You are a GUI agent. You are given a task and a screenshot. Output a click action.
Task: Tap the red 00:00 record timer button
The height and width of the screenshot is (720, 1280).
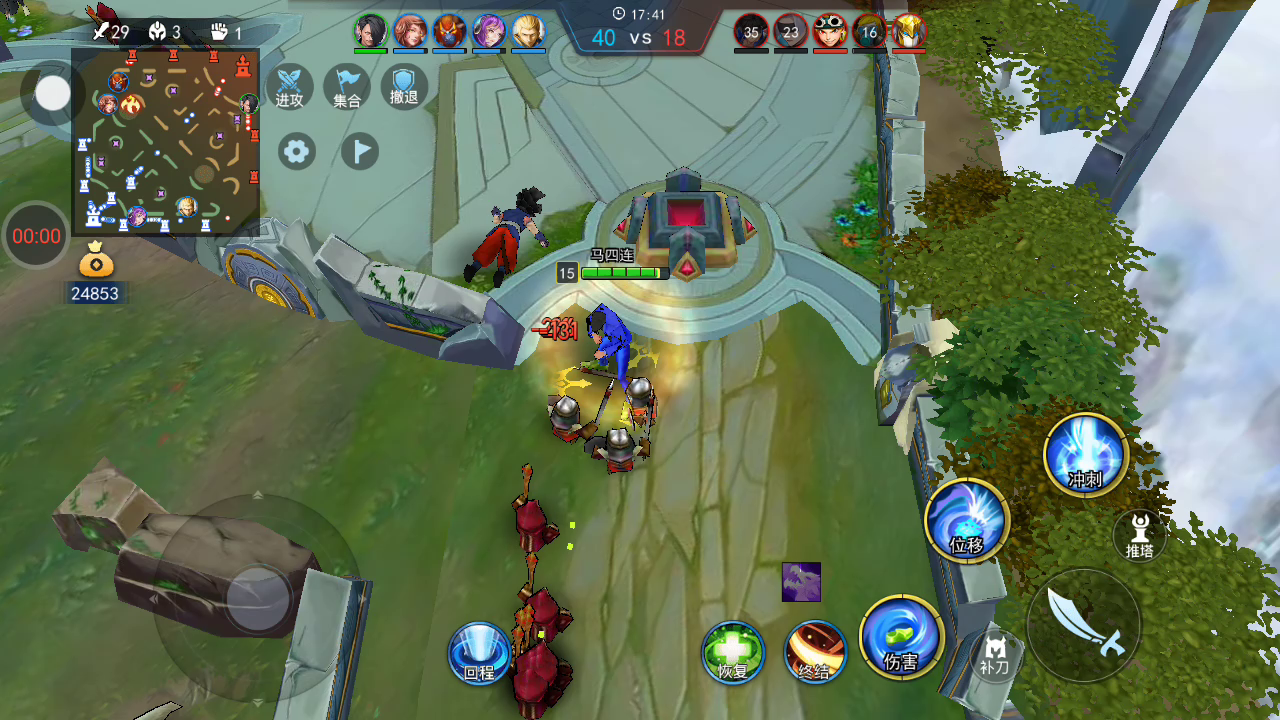click(x=36, y=236)
